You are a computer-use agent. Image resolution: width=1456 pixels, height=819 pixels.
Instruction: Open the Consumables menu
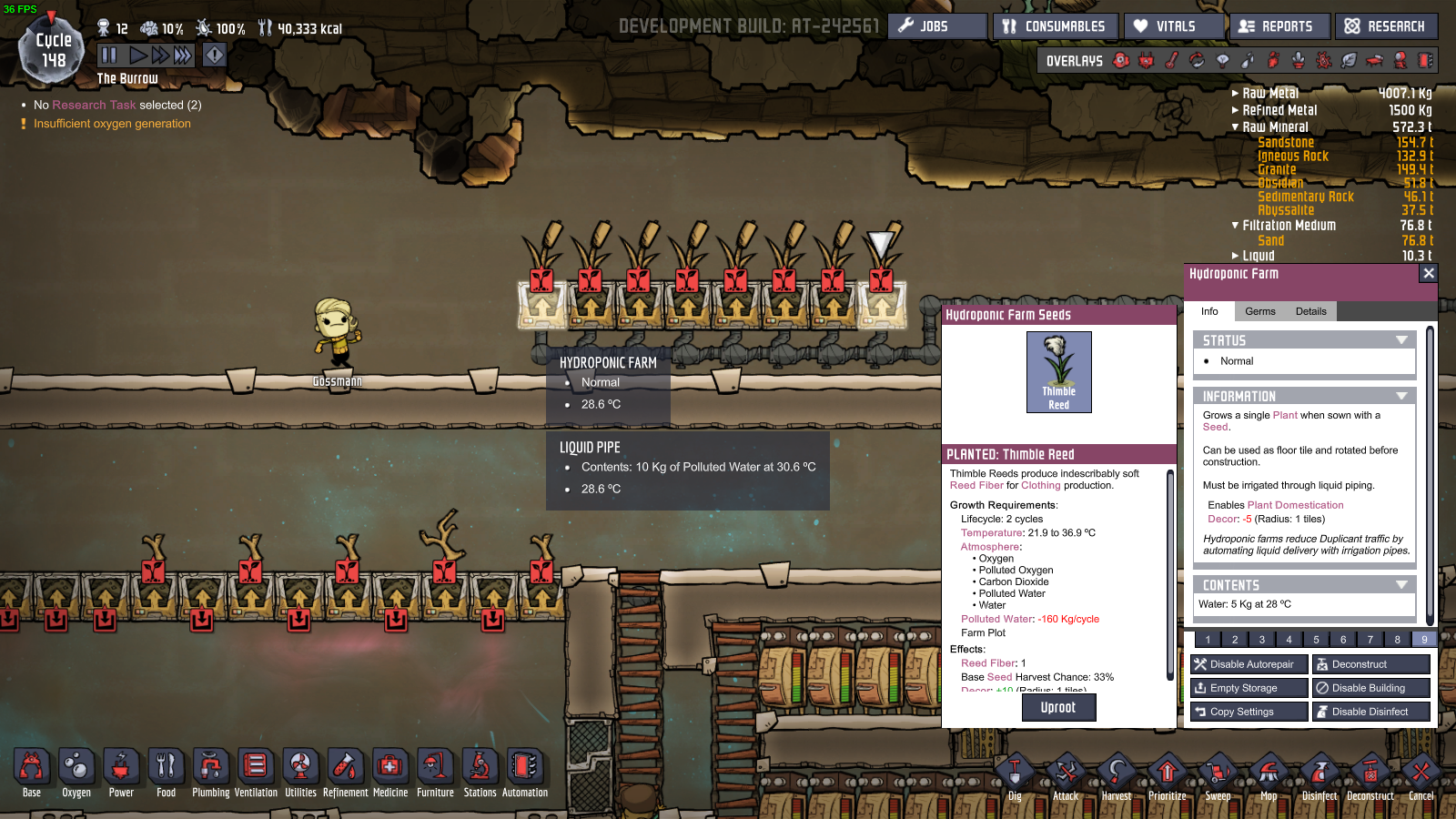click(1056, 25)
